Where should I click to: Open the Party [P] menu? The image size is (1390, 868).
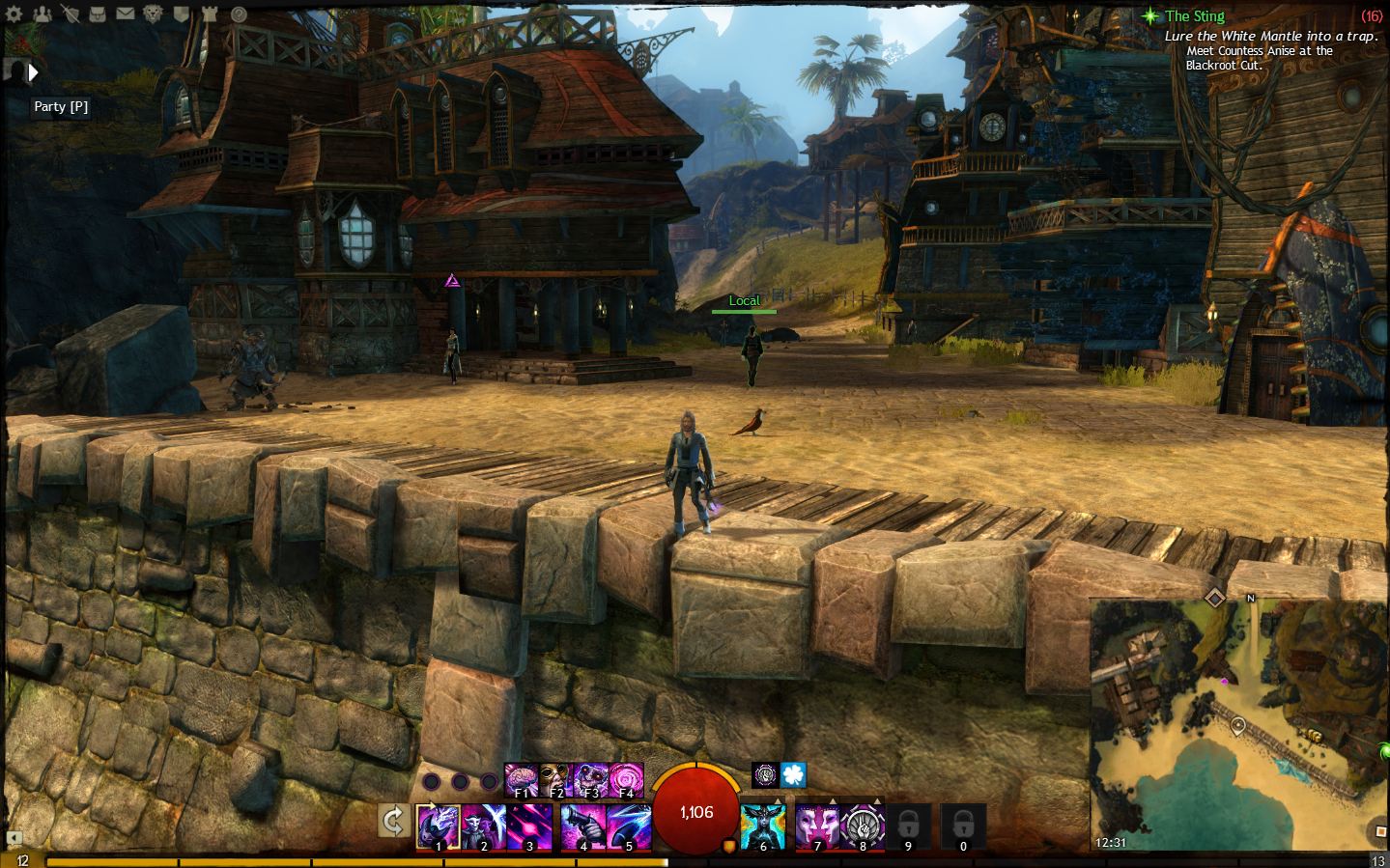point(61,106)
